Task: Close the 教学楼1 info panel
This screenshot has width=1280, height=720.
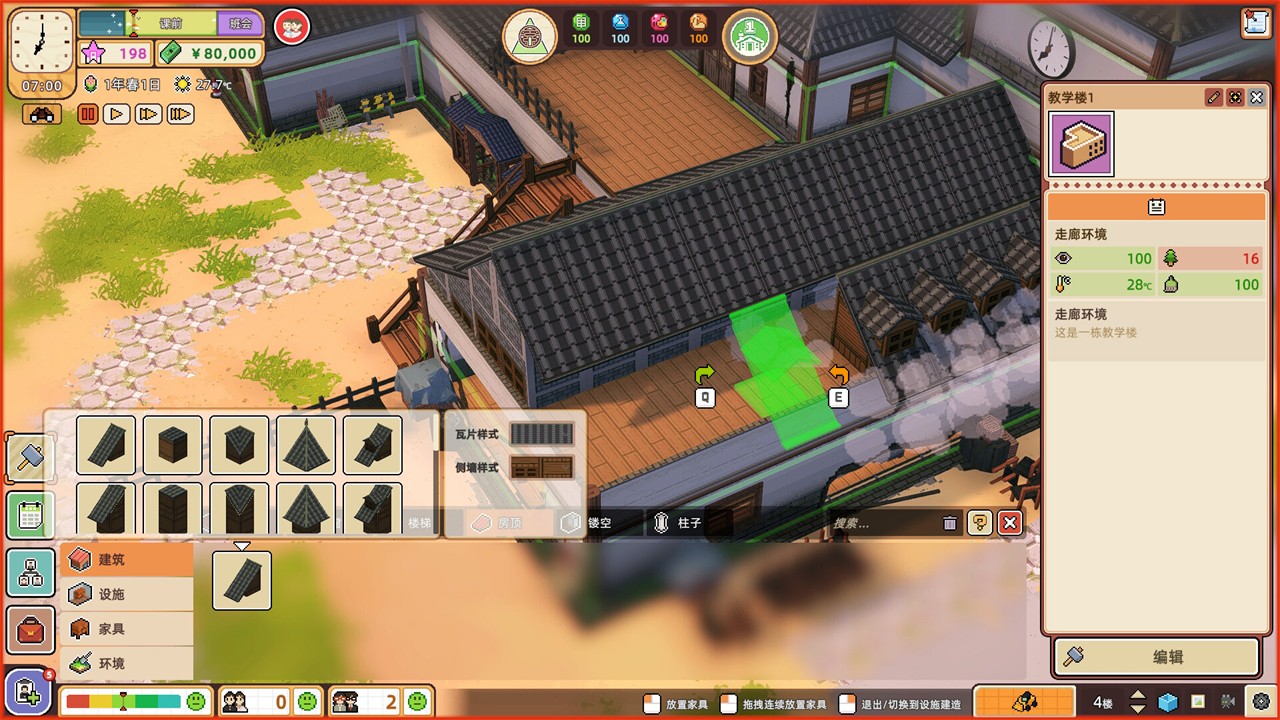Action: pos(1257,97)
